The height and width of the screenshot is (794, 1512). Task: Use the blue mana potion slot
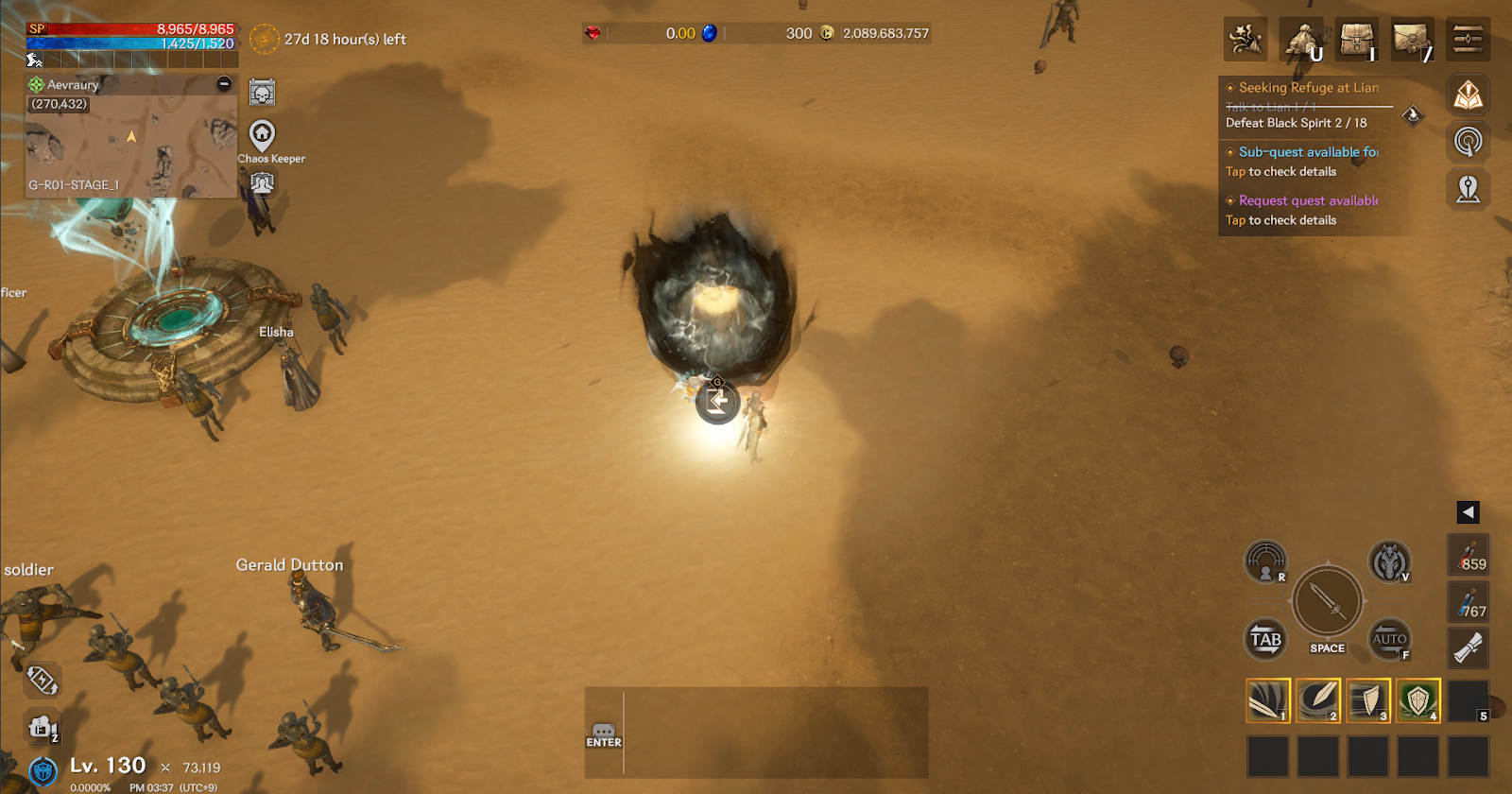click(1468, 602)
